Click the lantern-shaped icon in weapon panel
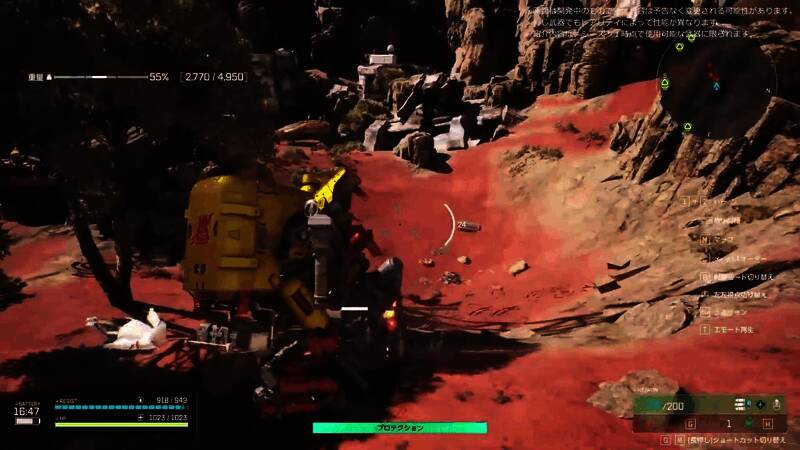Screen dimensions: 800x450 [x=779, y=405]
